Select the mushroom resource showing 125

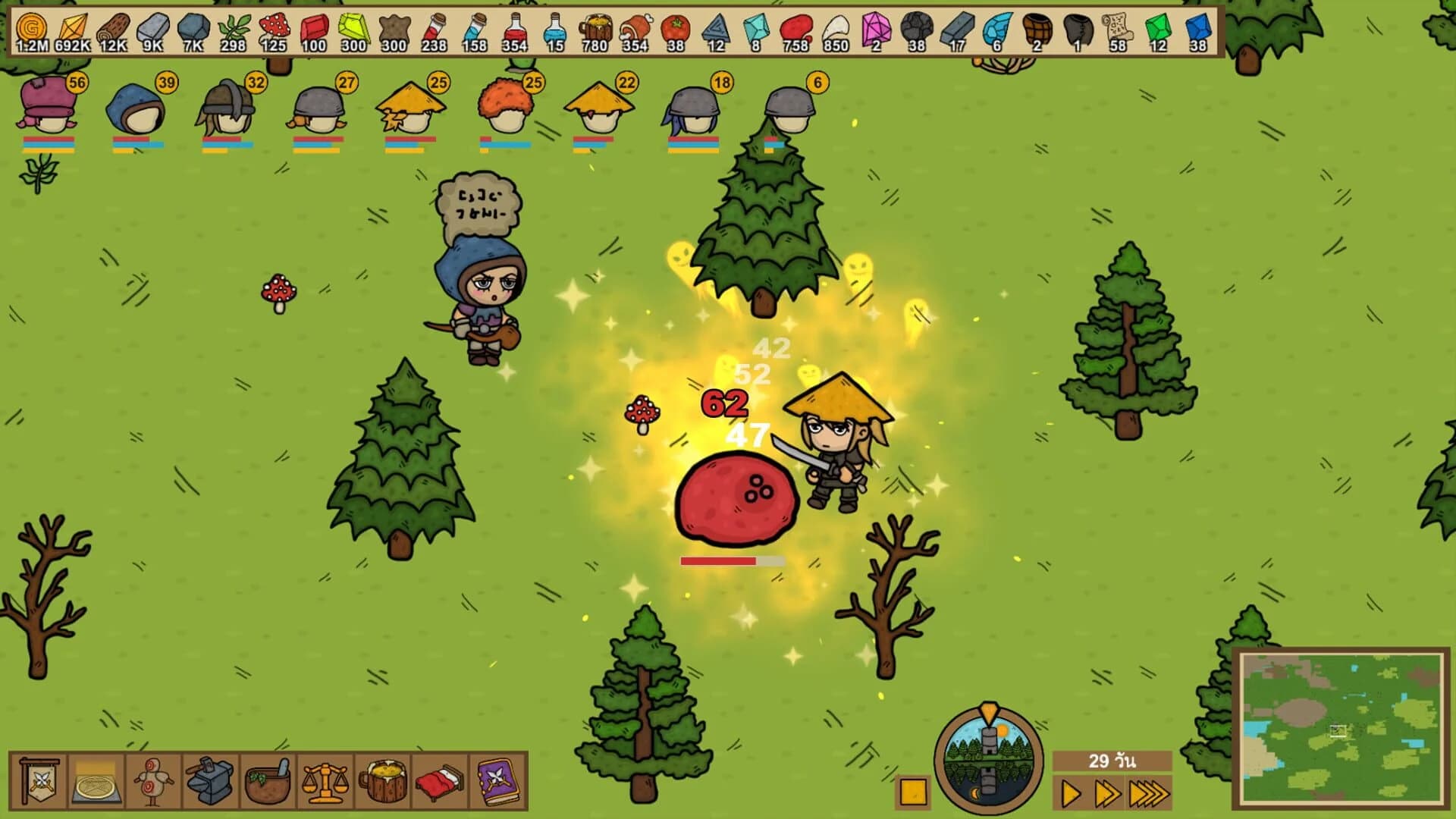[x=276, y=30]
